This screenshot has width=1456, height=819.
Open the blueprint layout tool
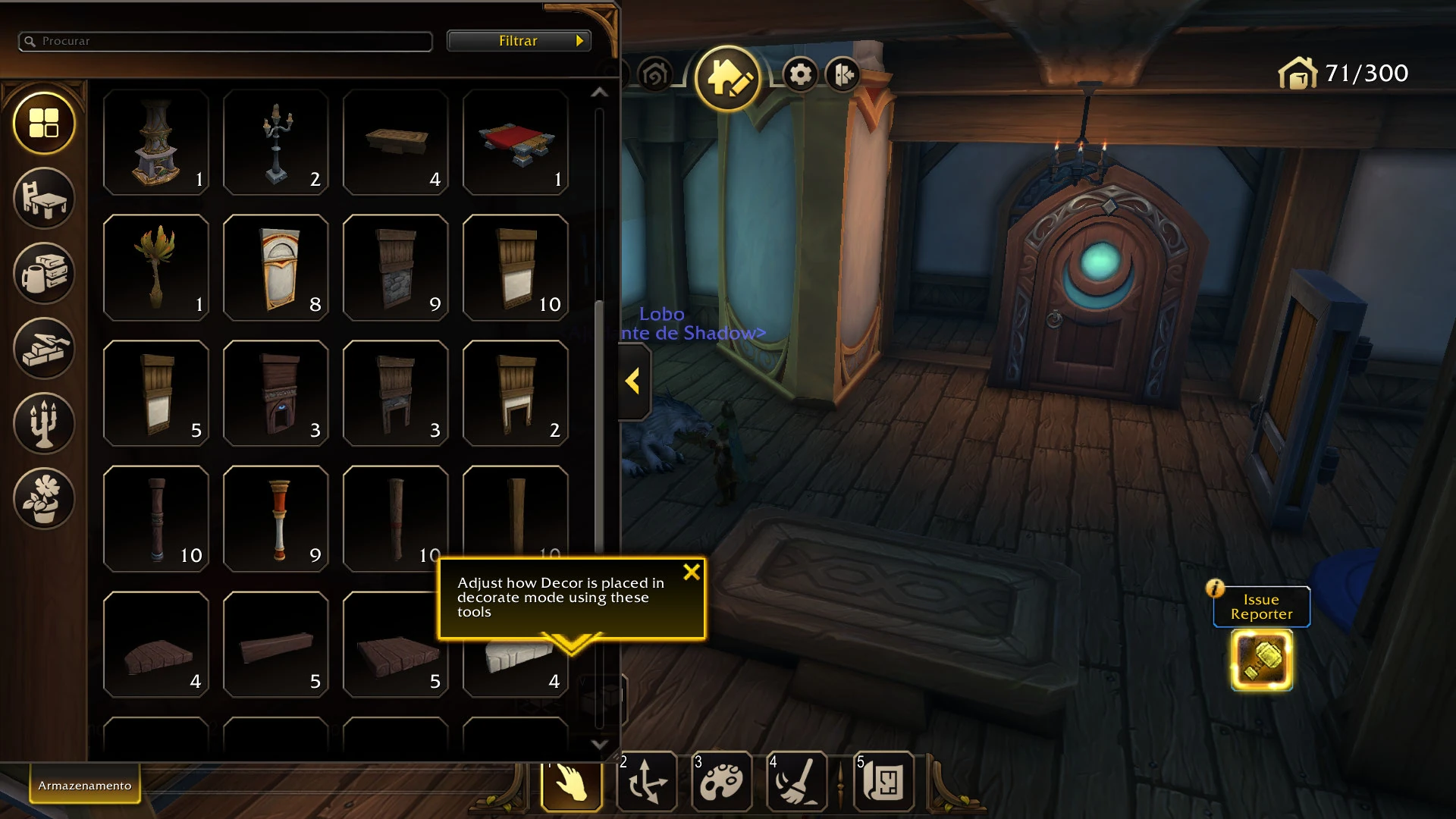(884, 782)
